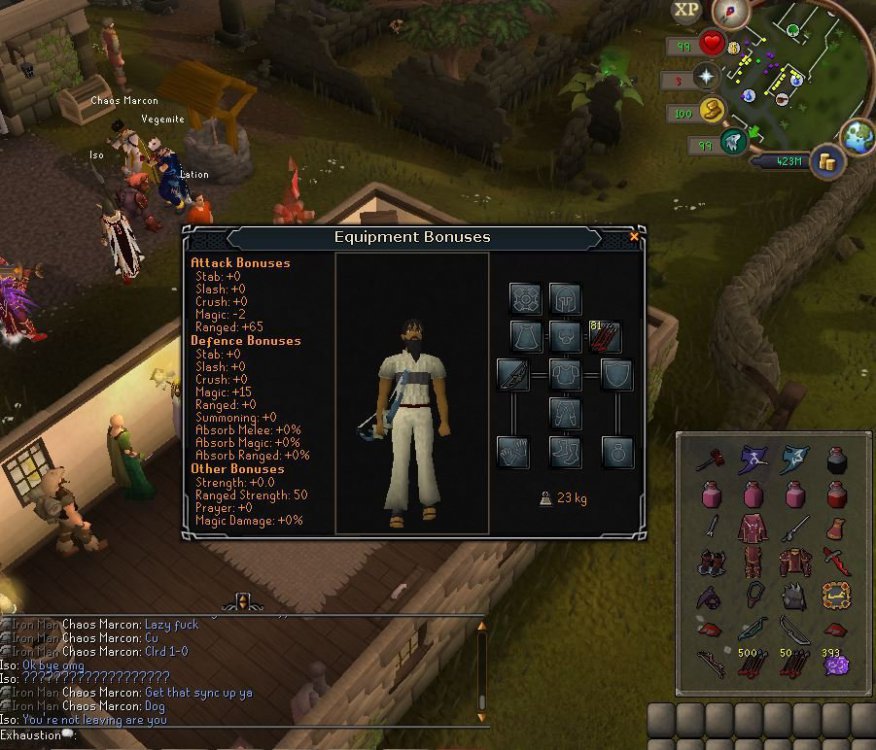Click the chat box scrollbar
876x750 pixels.
(x=481, y=670)
